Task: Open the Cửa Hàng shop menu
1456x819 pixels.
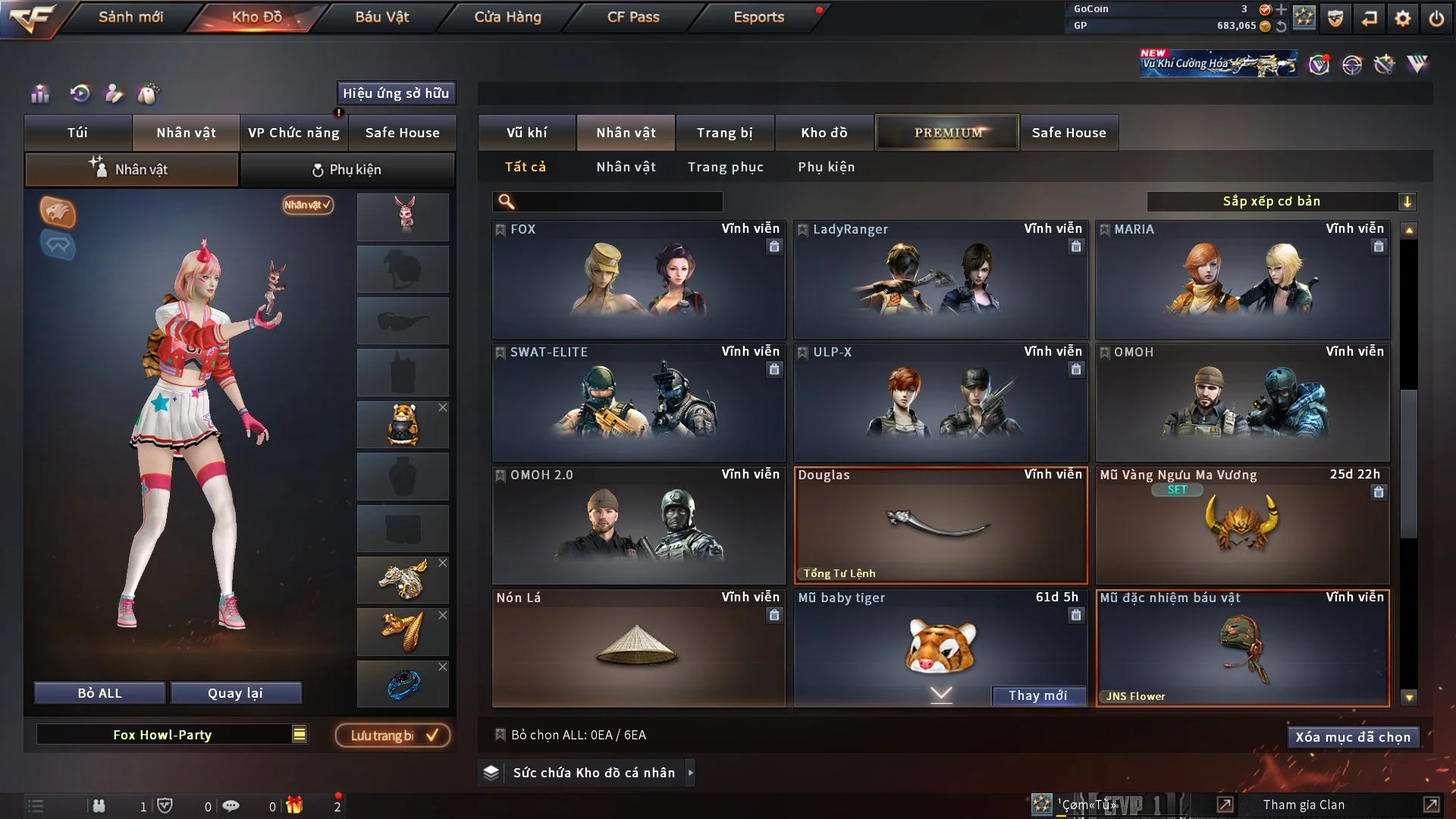Action: (x=507, y=17)
